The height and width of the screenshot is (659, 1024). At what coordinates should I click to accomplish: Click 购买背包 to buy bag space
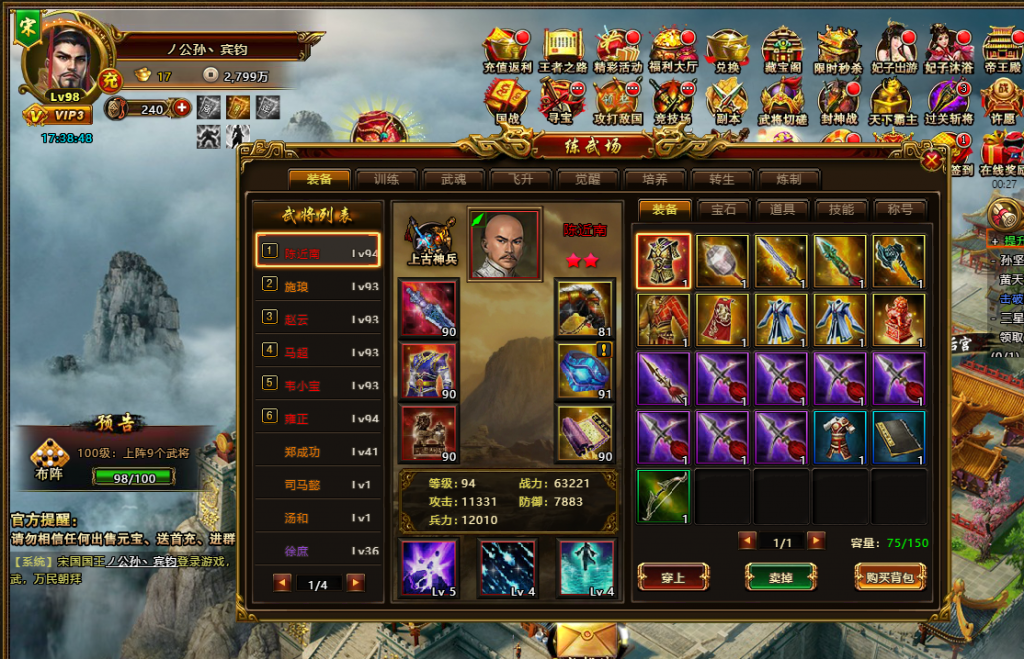(889, 576)
